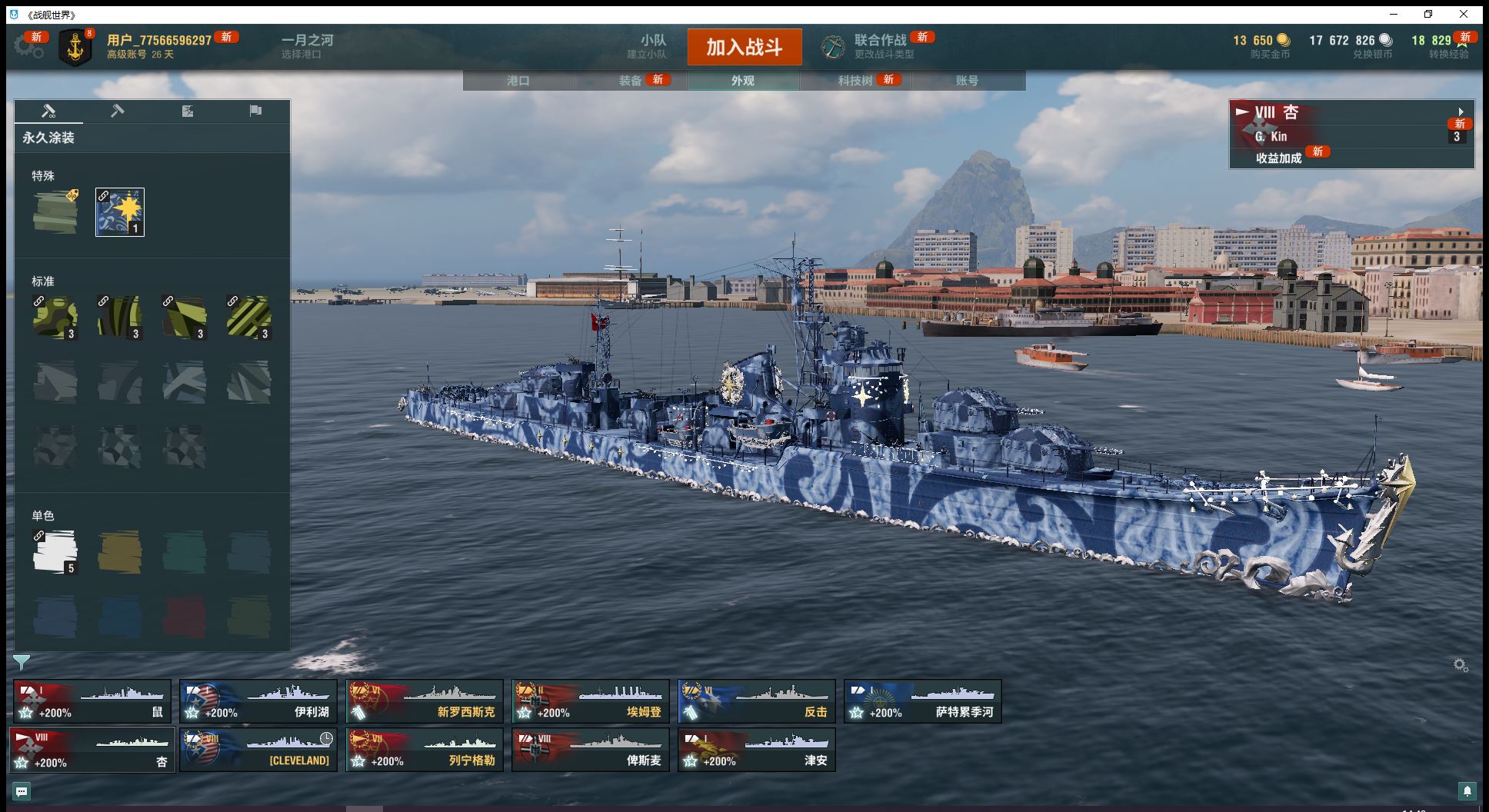Choose the 俾斯麦 ship card
The width and height of the screenshot is (1489, 812).
[x=591, y=750]
